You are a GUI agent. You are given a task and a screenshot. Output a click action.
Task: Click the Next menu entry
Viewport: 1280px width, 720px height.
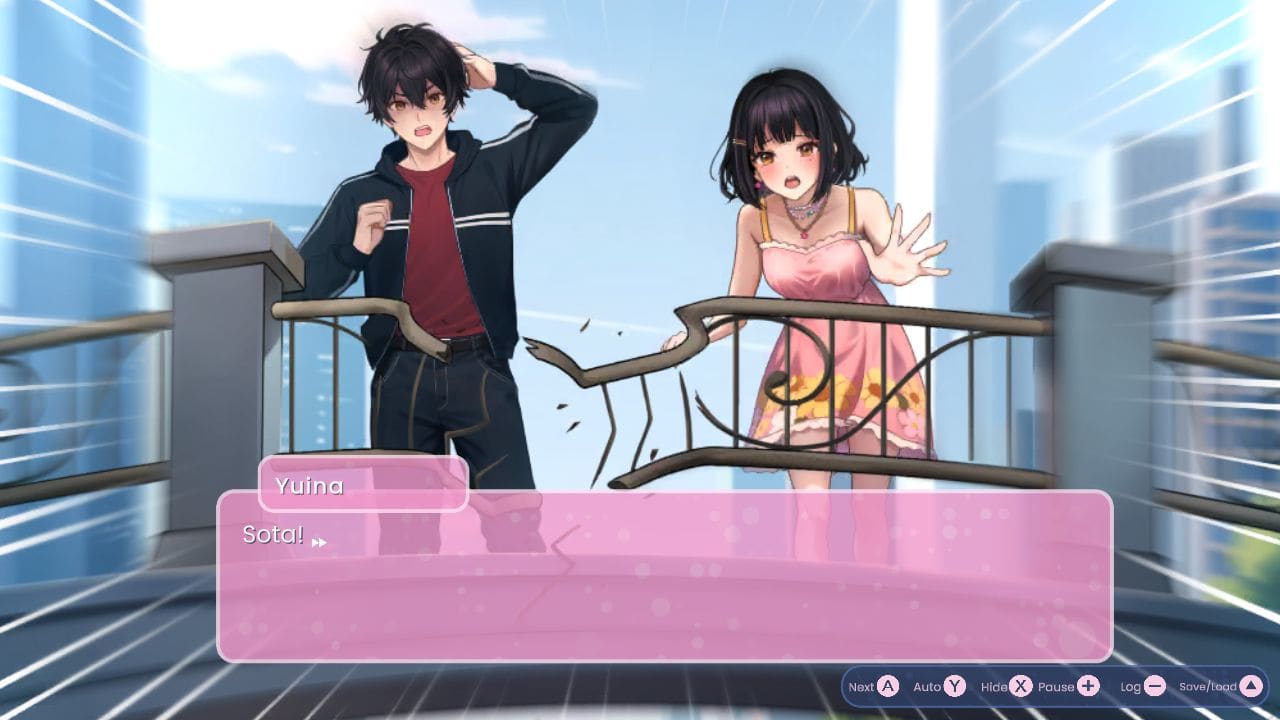click(859, 685)
